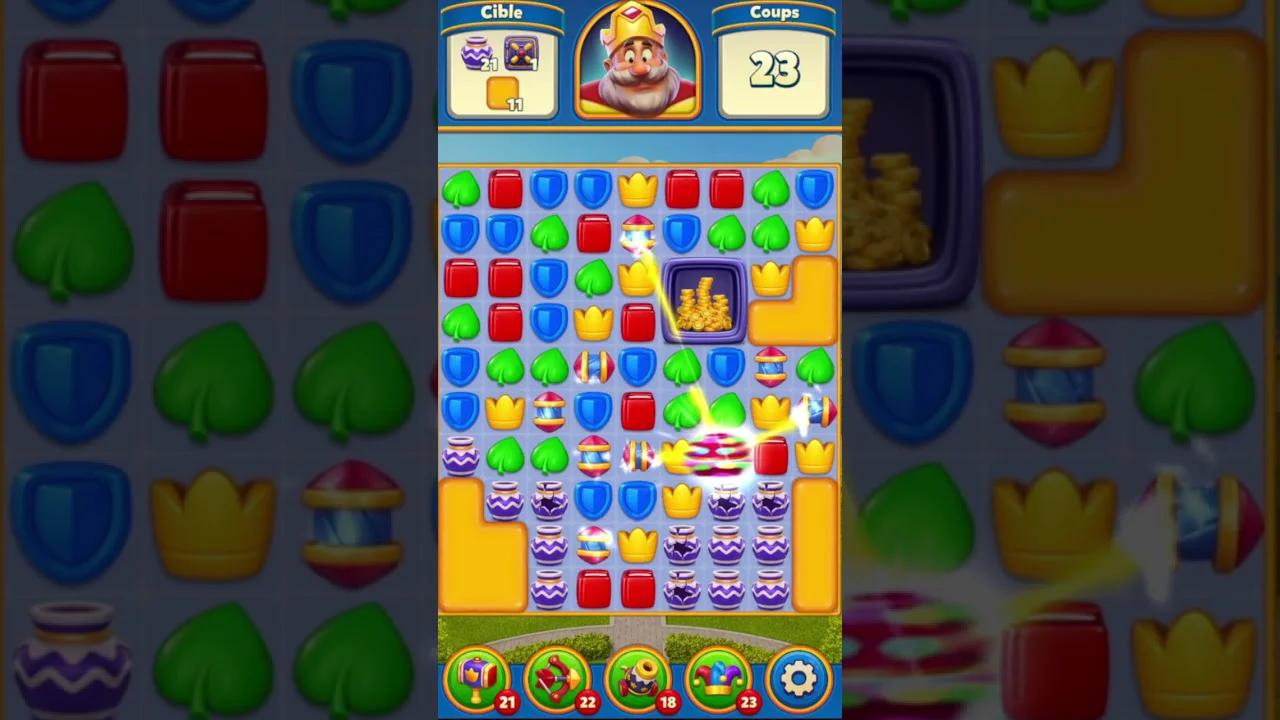The width and height of the screenshot is (1280, 720).
Task: Tap the boxed coin pile on the board
Action: pos(703,305)
